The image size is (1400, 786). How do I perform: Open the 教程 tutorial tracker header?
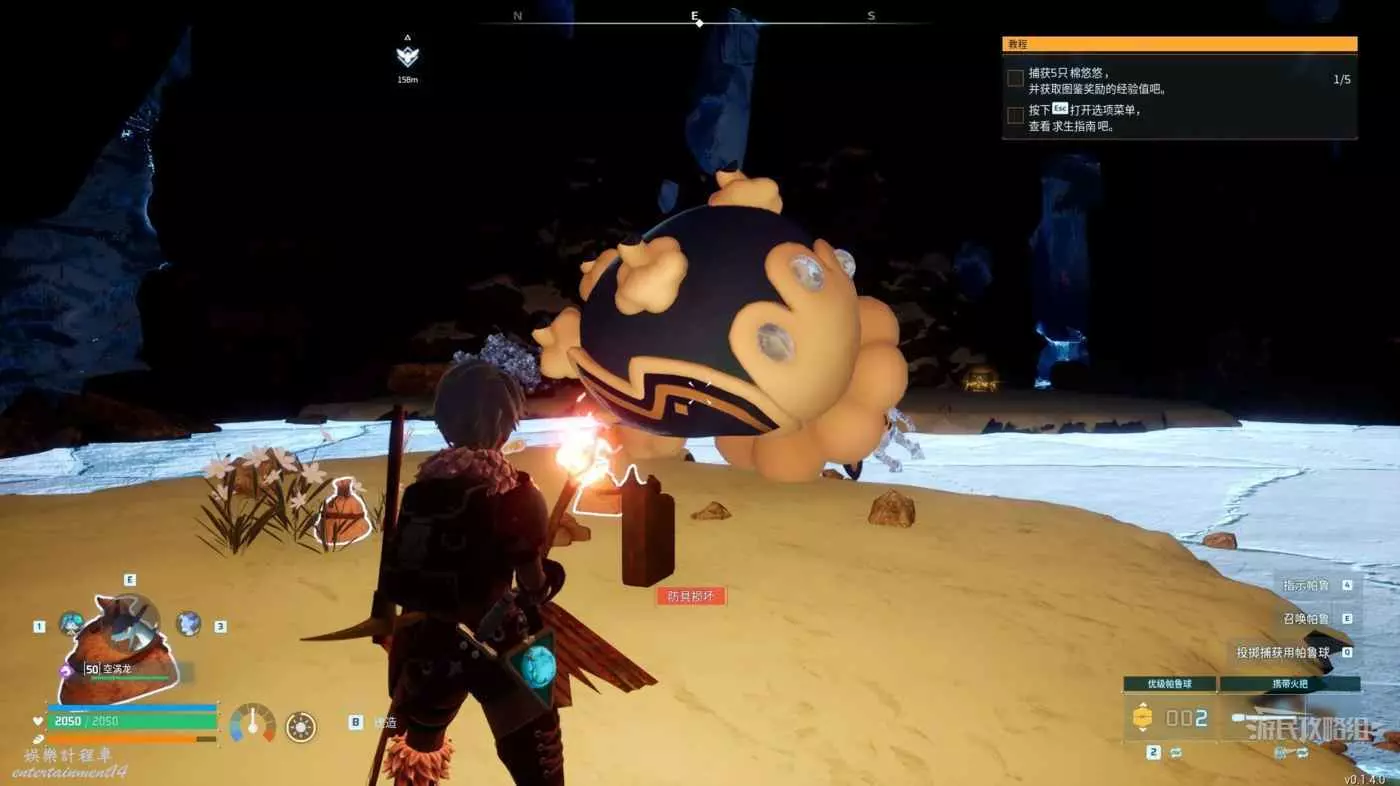(1179, 44)
